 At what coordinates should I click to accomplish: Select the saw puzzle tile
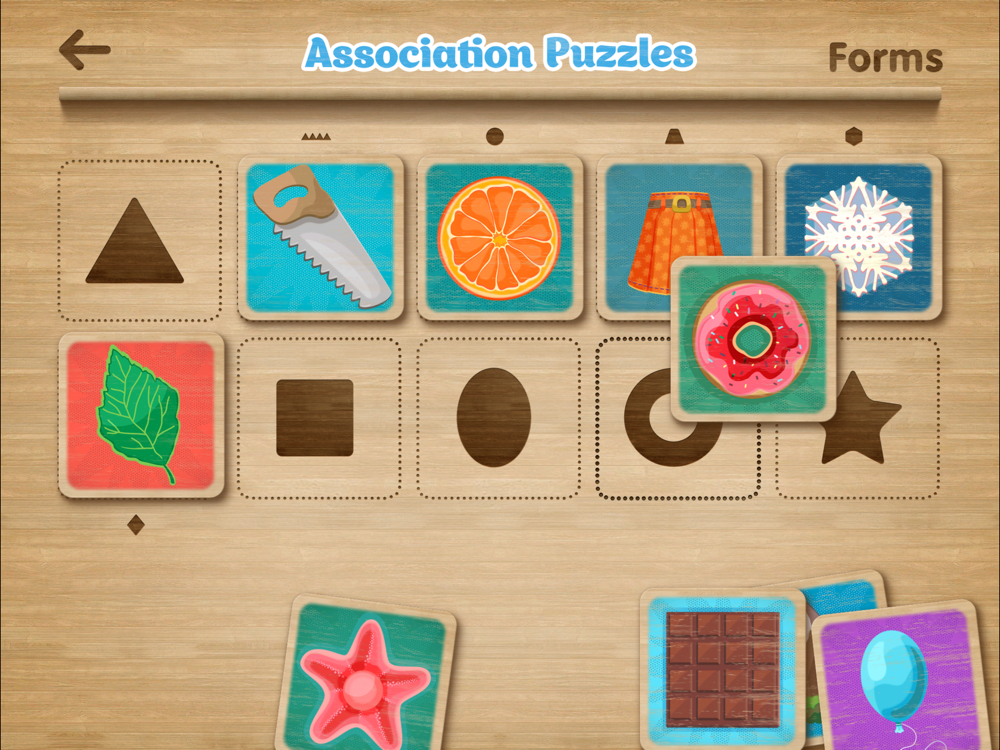320,237
